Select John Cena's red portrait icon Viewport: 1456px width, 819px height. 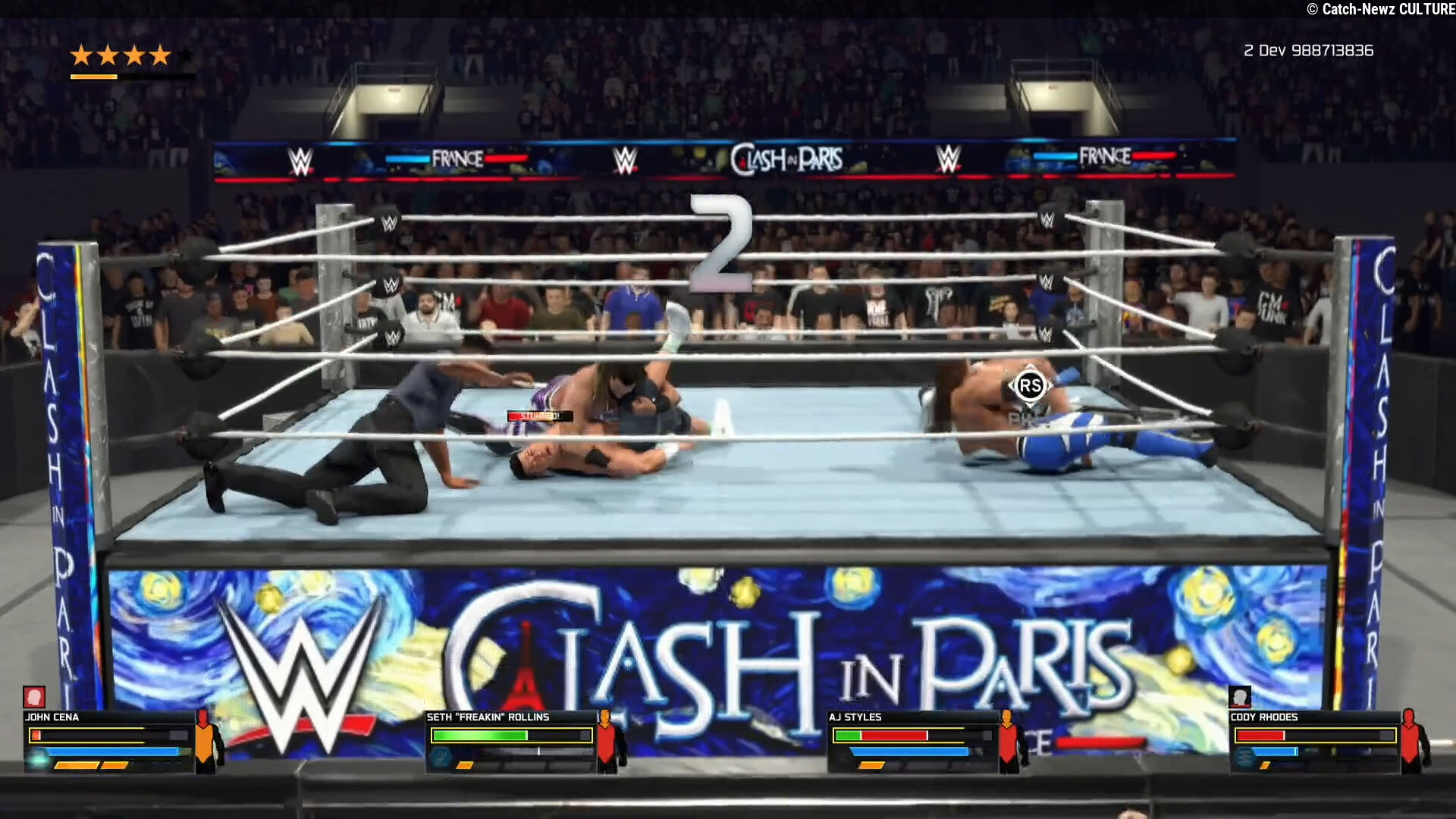[34, 697]
